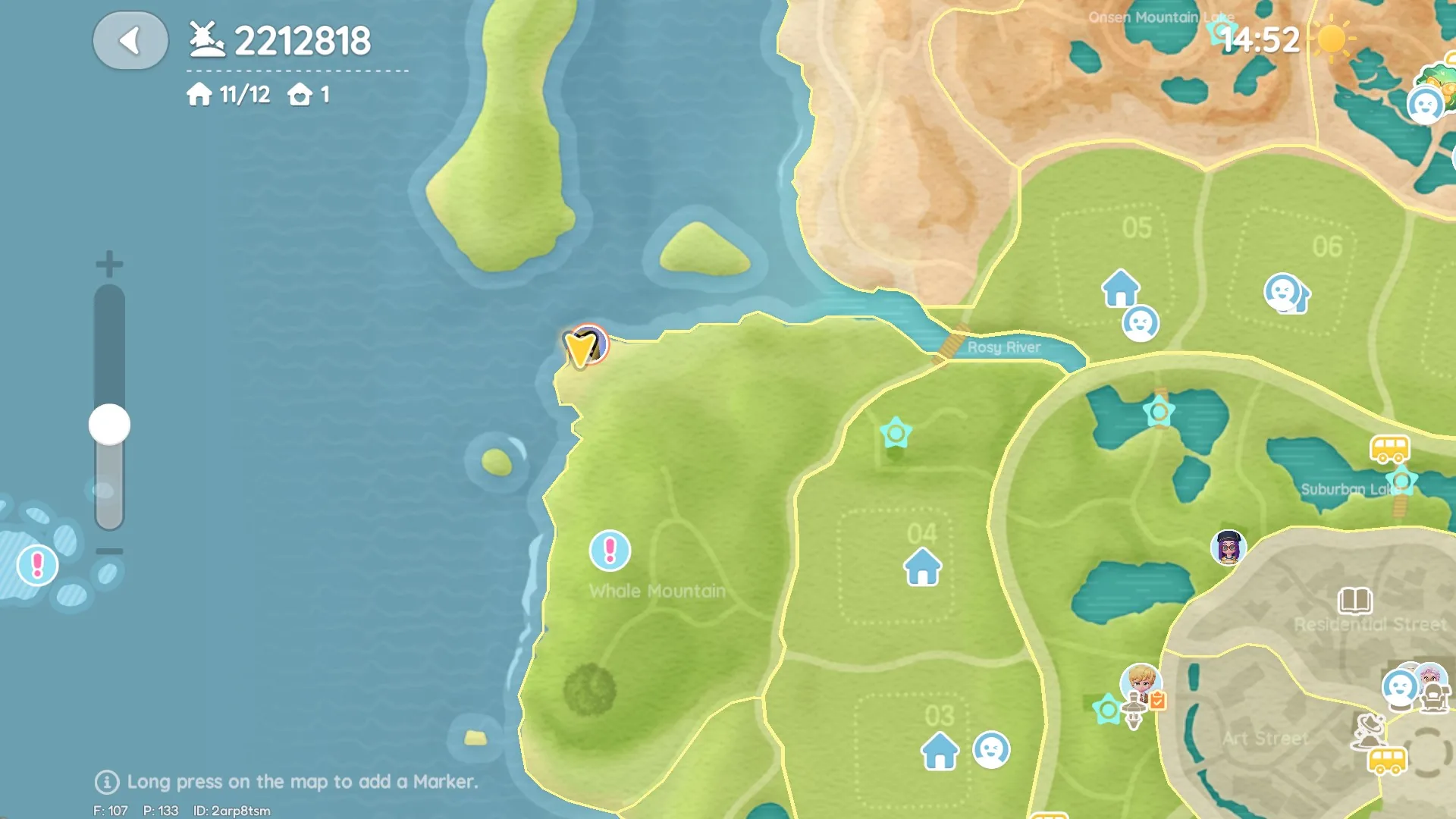Zoom out with the minus button
This screenshot has width=1456, height=819.
(109, 551)
